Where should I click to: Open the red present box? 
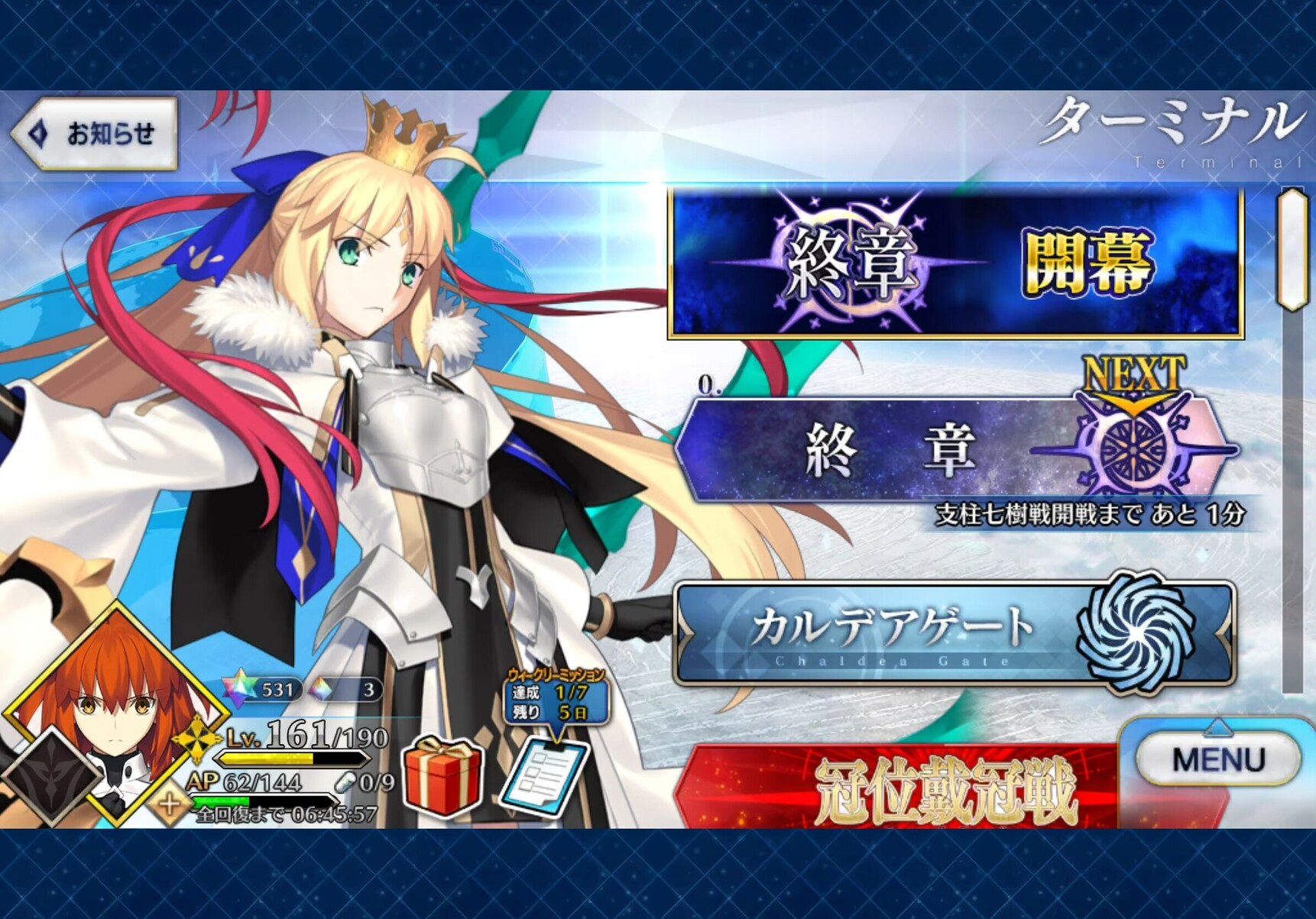pos(442,778)
